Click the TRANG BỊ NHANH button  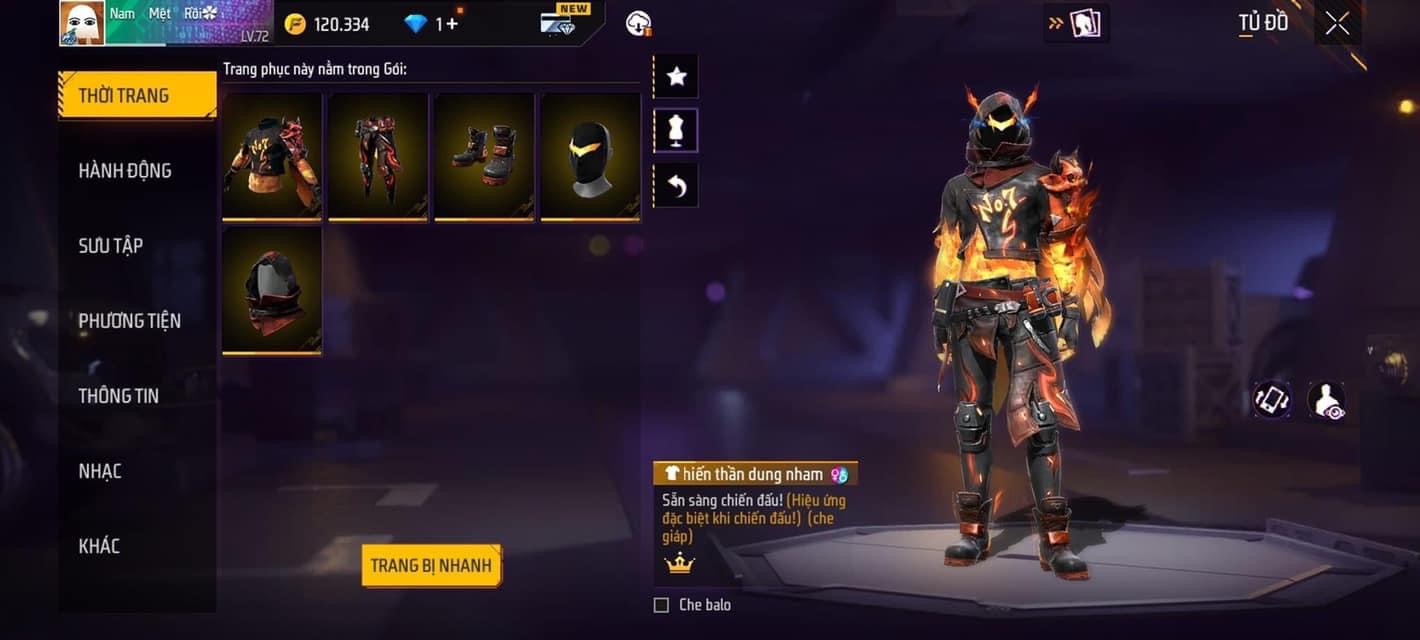(431, 566)
